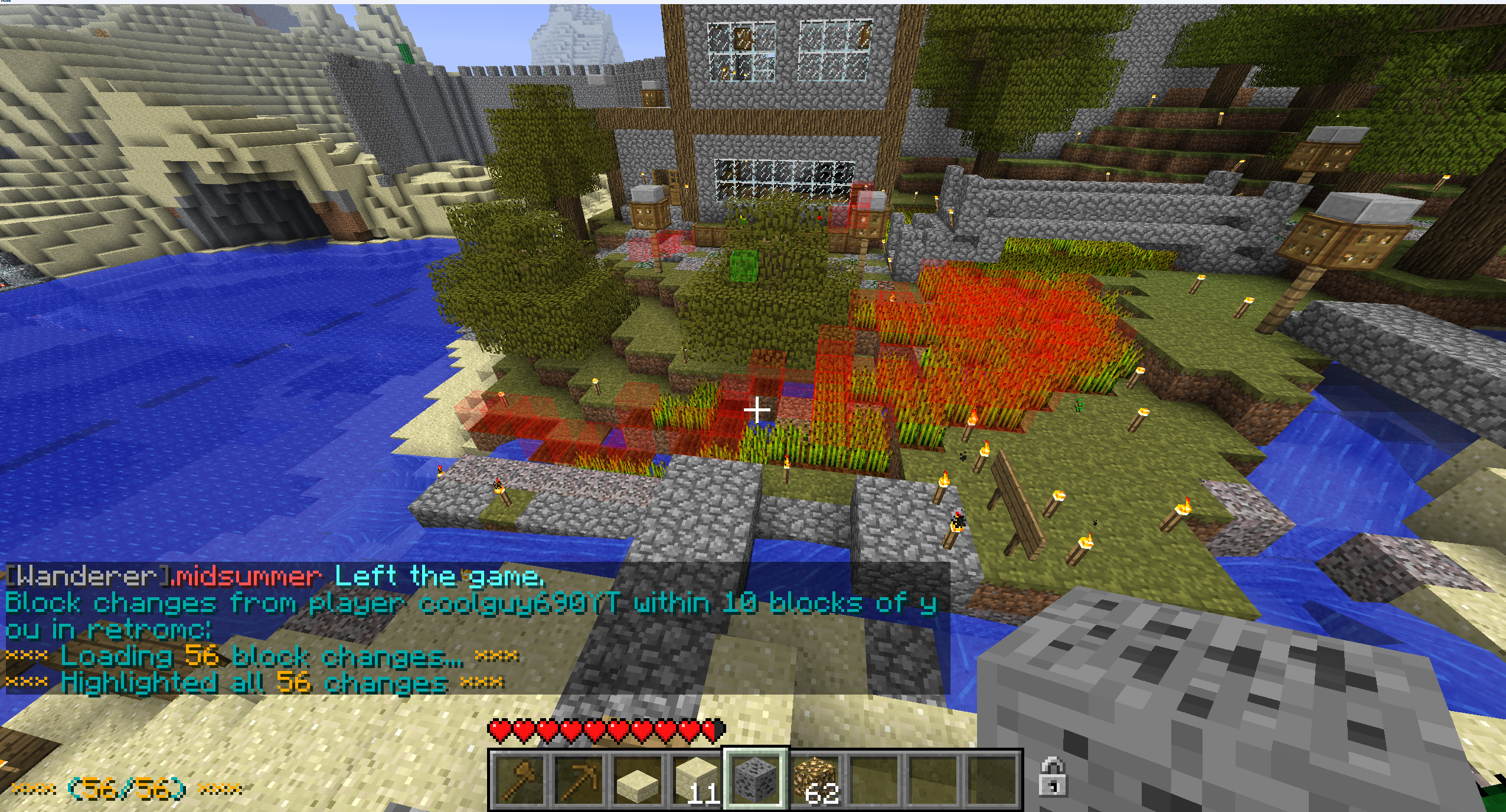This screenshot has width=1506, height=812.
Task: Select the wooden axe hotbar slot
Action: tap(518, 780)
